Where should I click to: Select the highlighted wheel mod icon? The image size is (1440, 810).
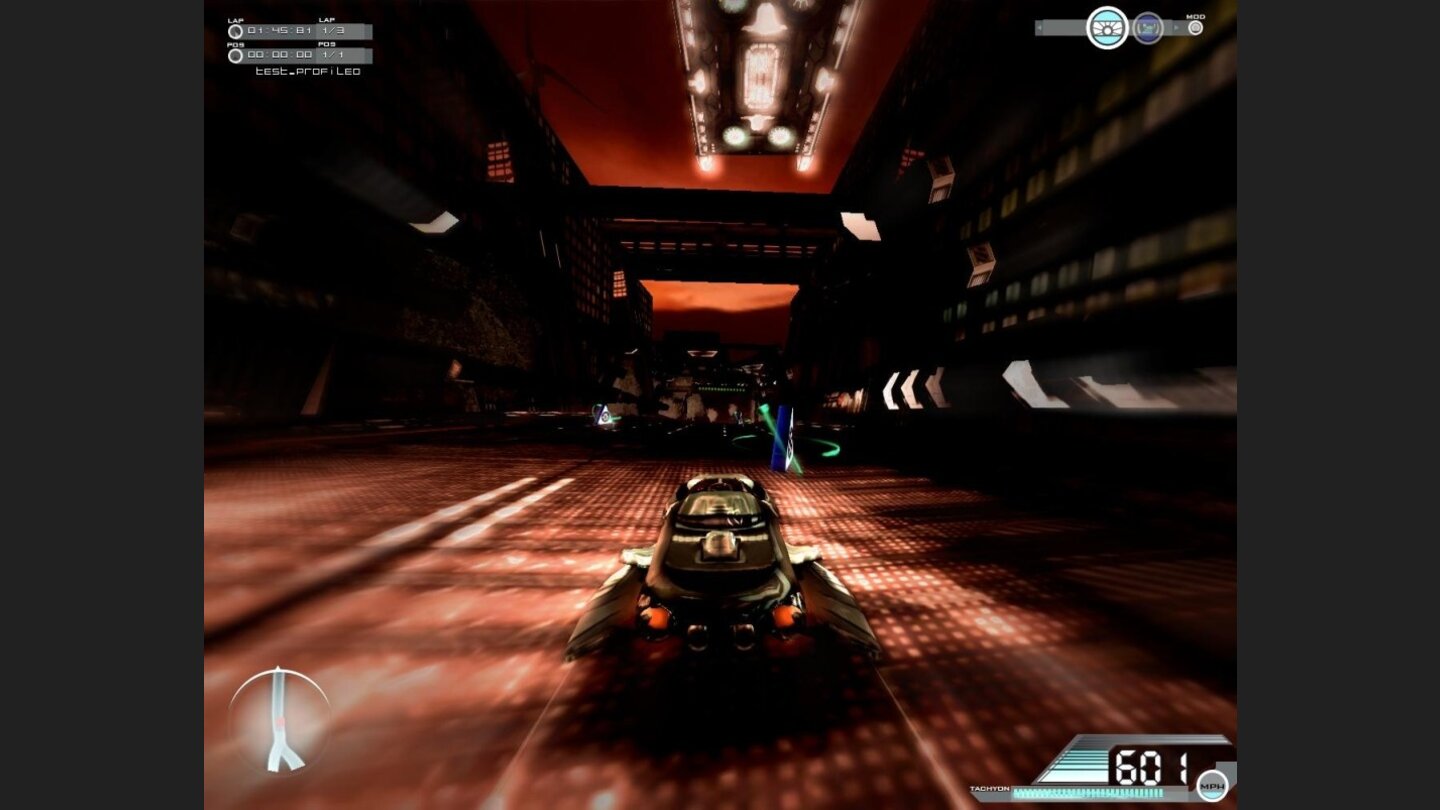click(1107, 27)
